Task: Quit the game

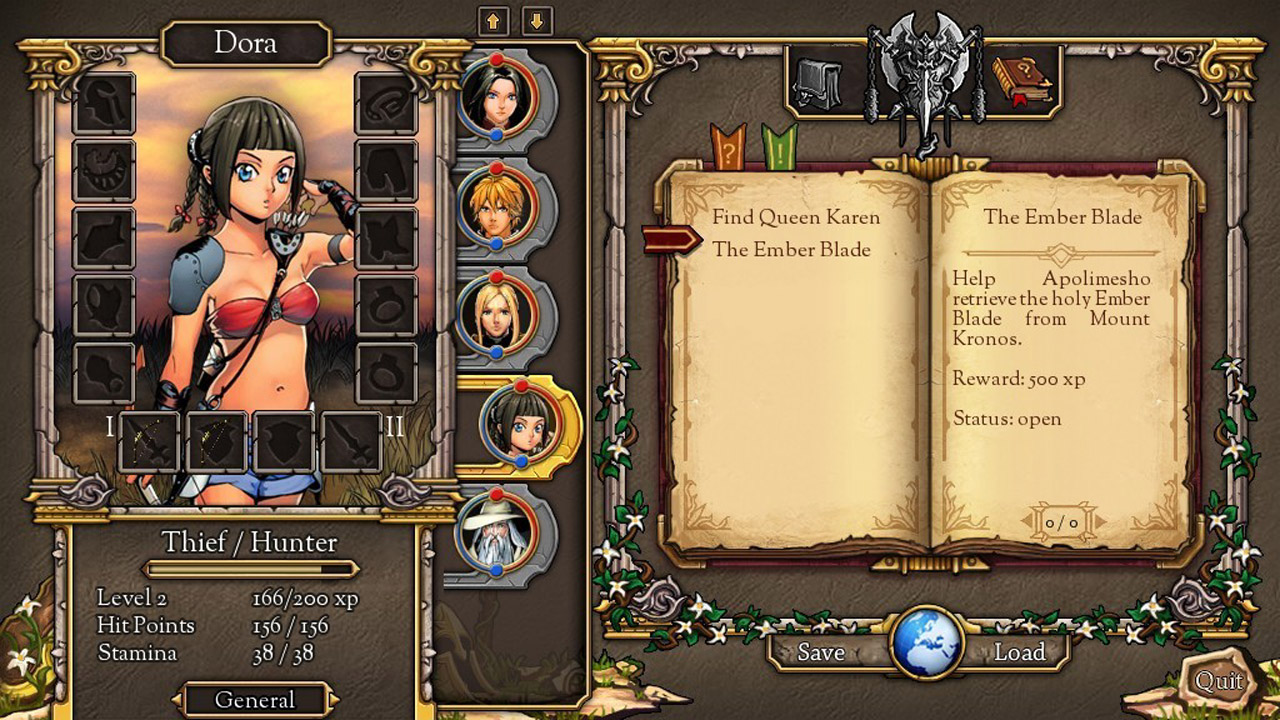Action: (x=1219, y=682)
